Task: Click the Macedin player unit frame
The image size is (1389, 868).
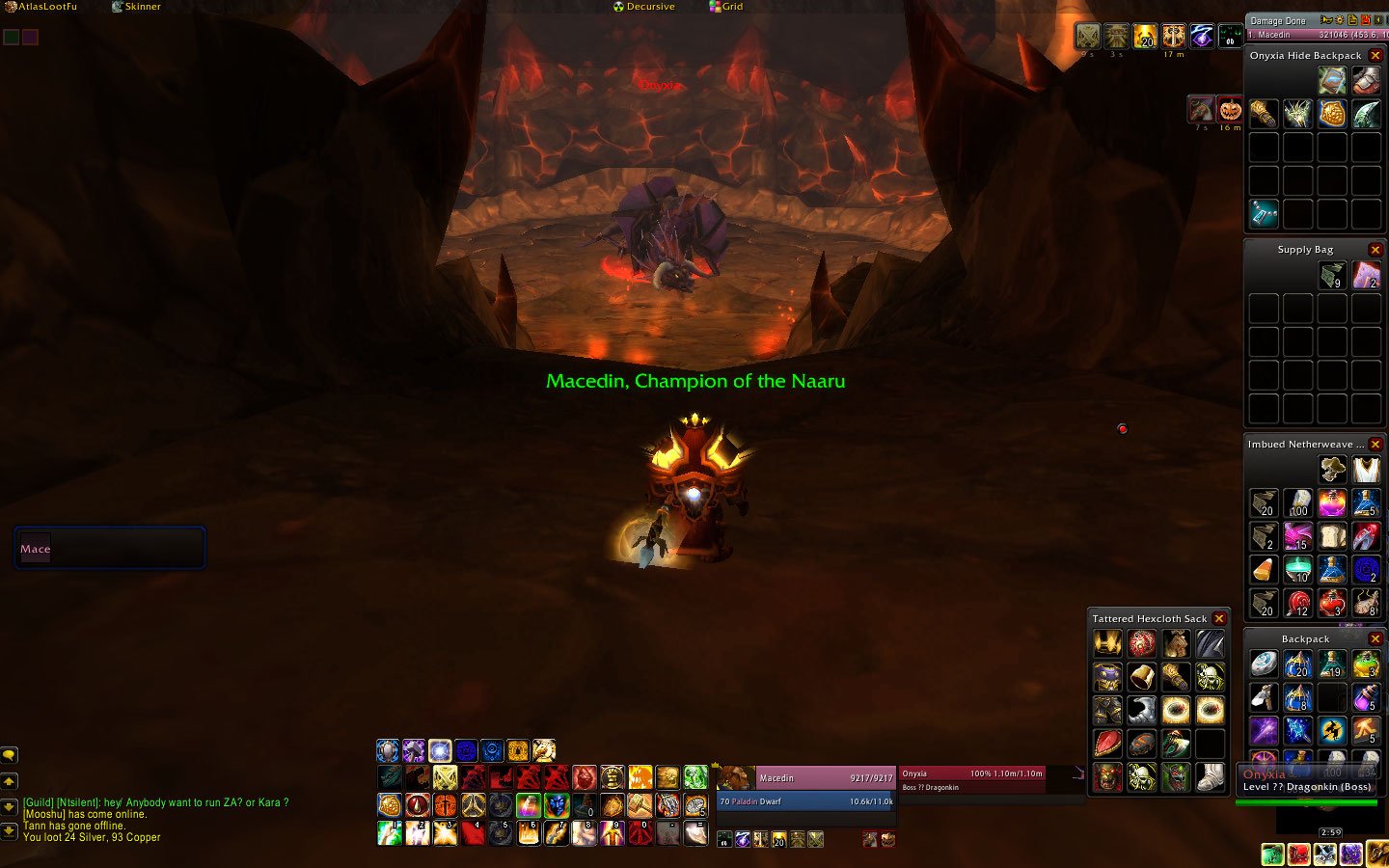Action: [x=820, y=778]
